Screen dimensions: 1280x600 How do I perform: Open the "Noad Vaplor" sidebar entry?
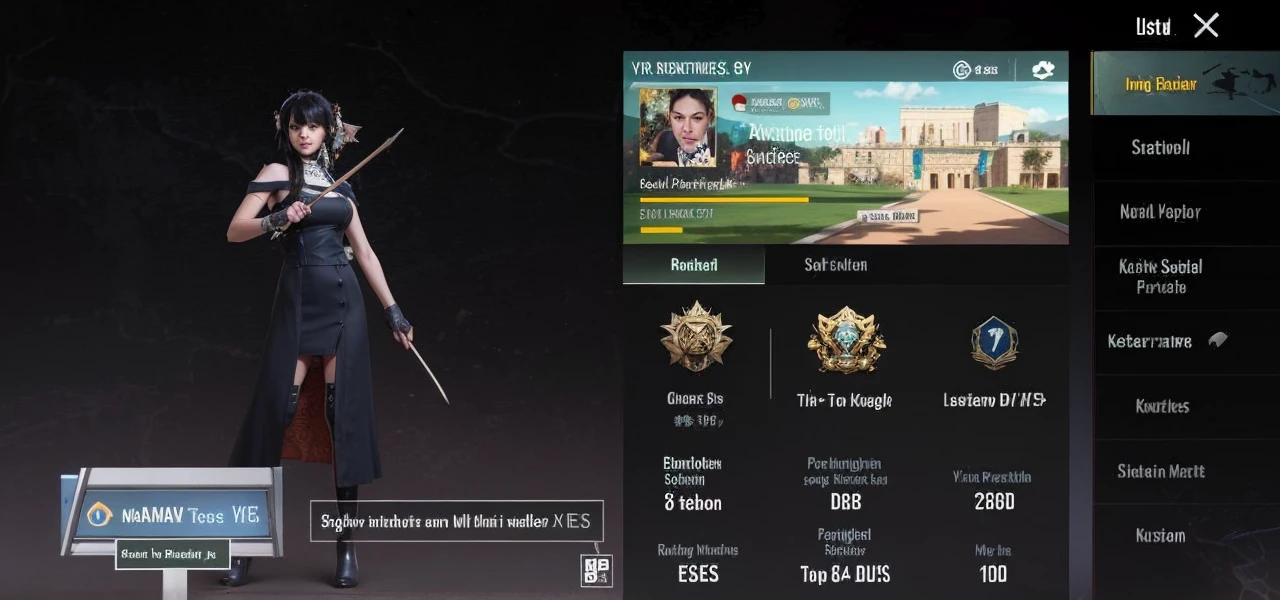coord(1160,212)
